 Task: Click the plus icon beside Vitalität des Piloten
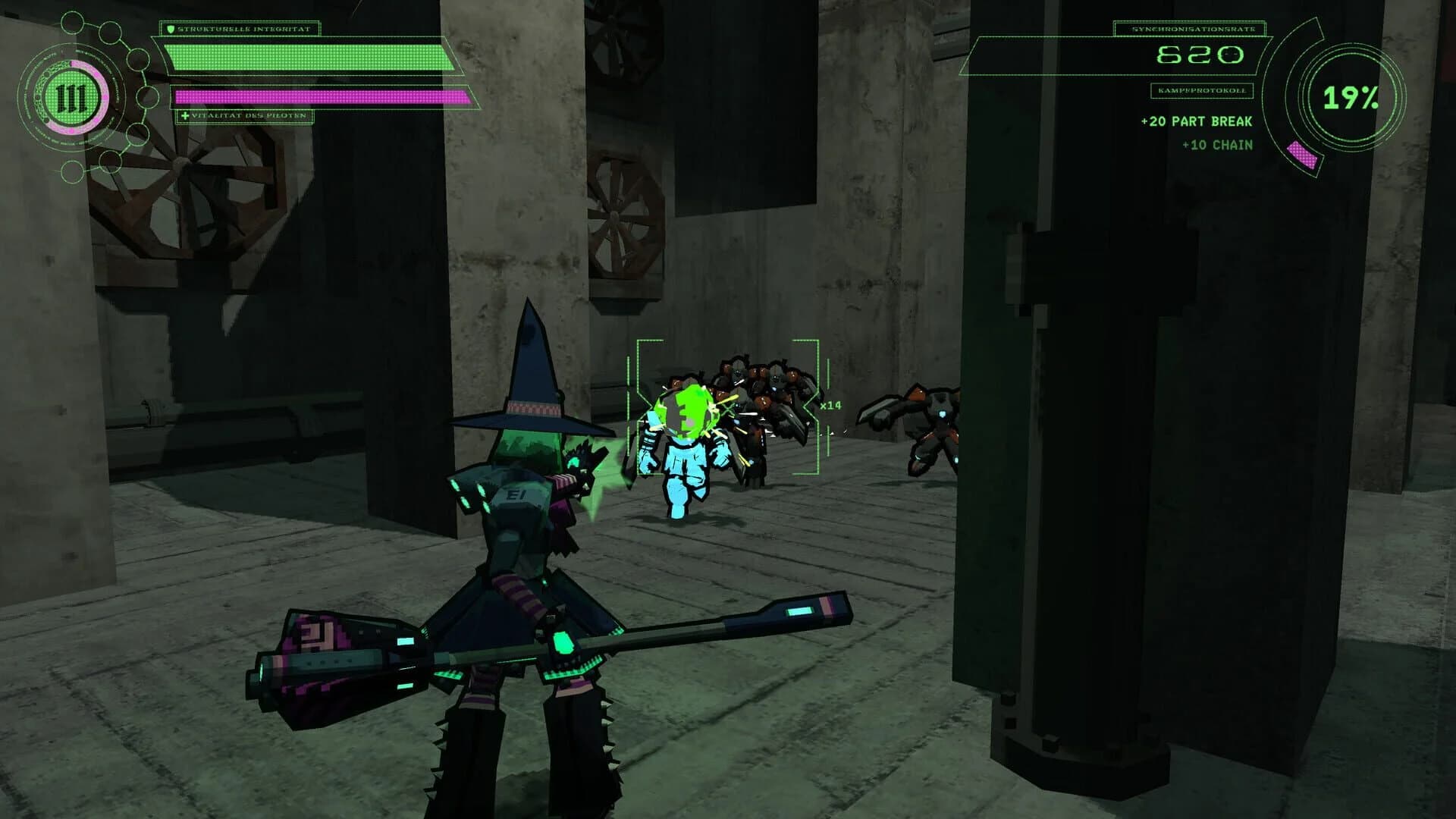[x=185, y=115]
